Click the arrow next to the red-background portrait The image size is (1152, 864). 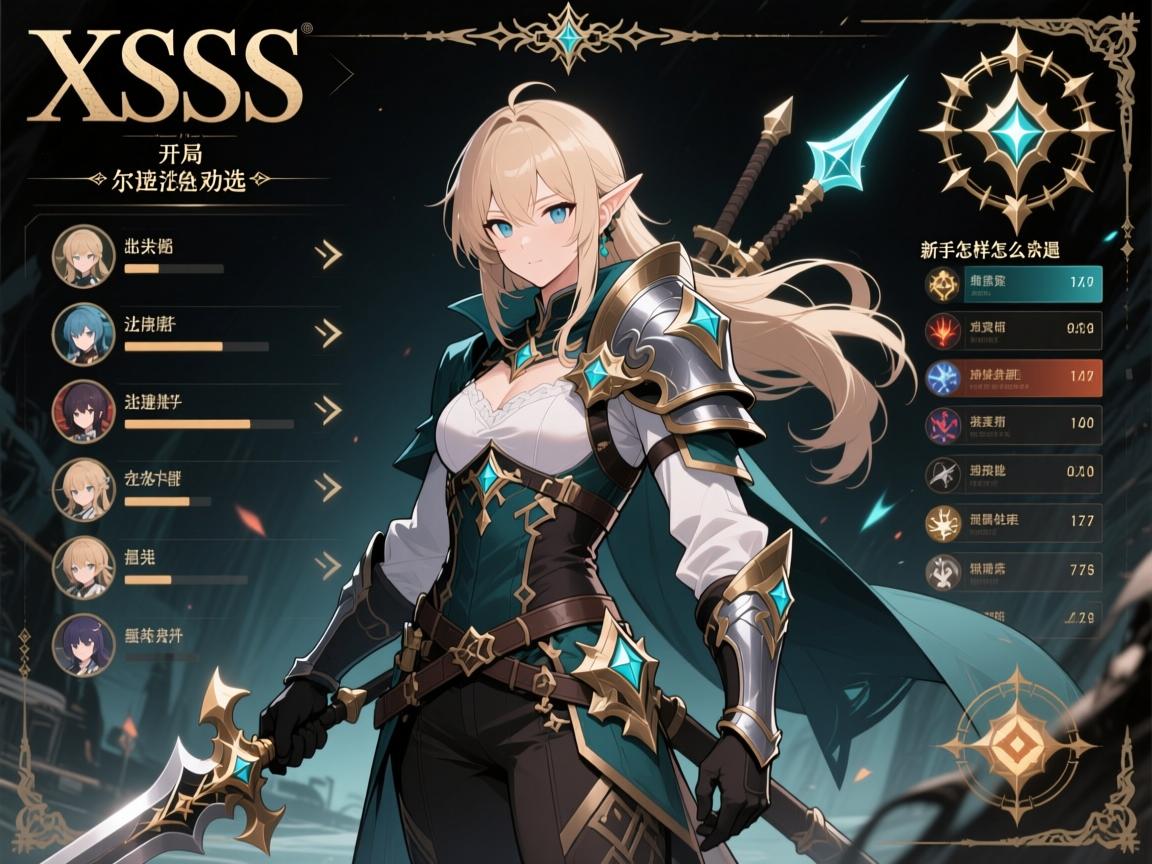(x=327, y=409)
